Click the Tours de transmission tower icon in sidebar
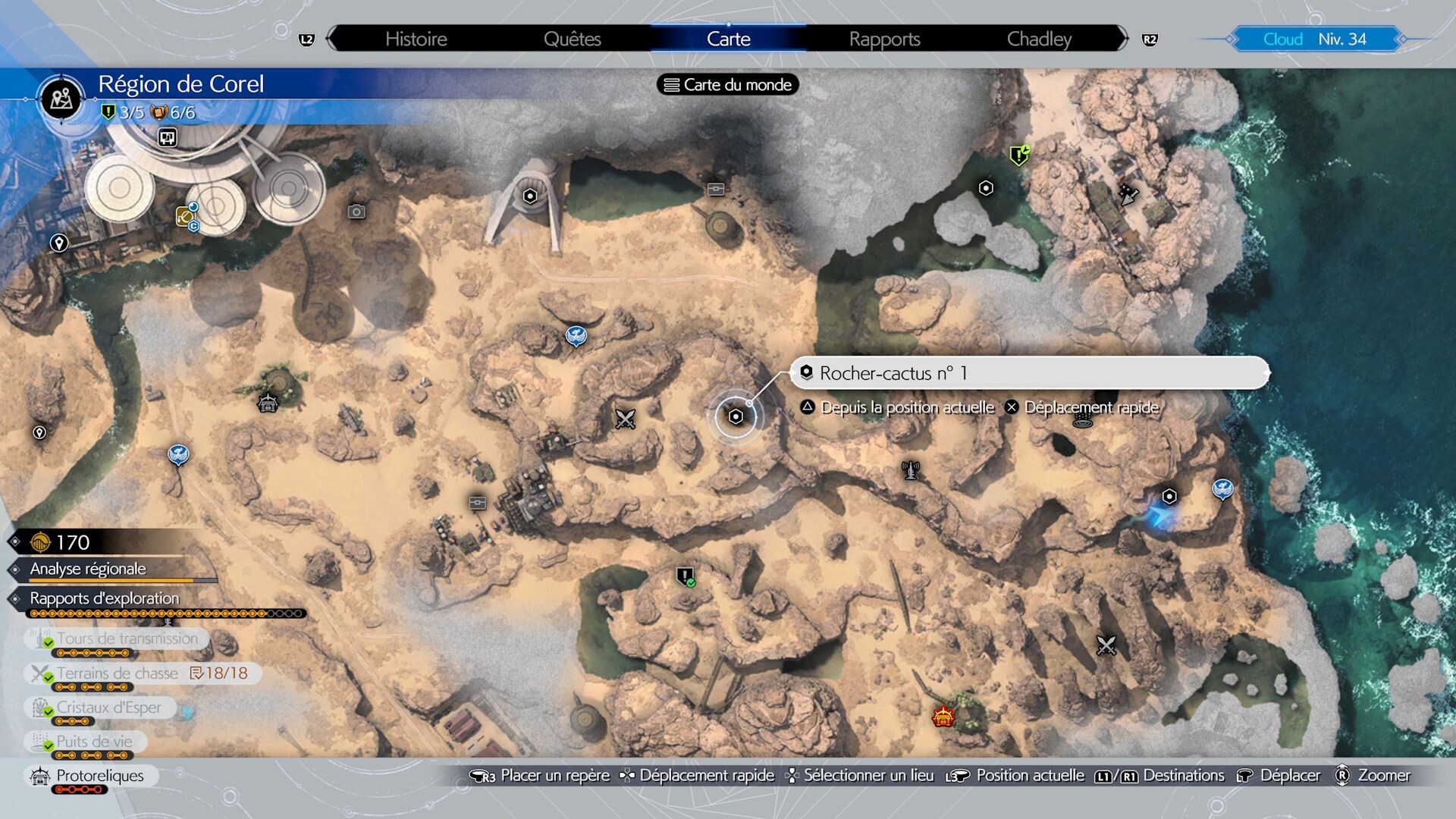Screen dimensions: 1456x819 39,639
